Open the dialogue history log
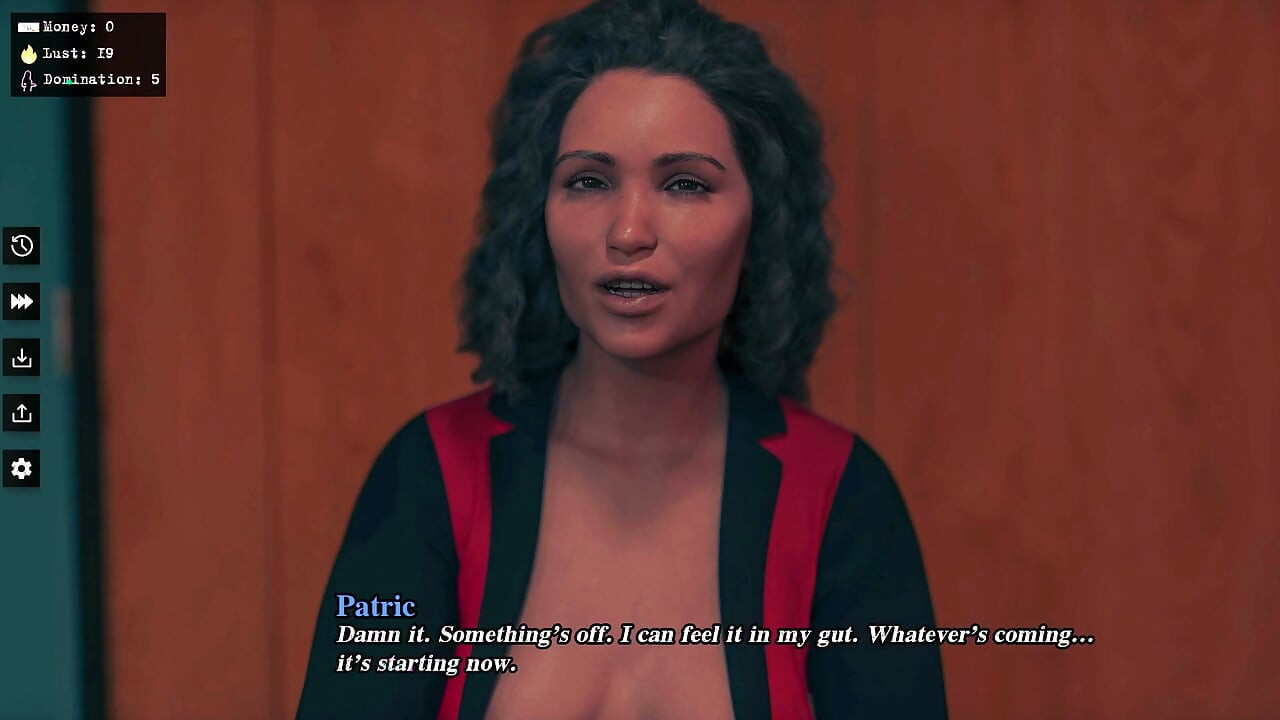The image size is (1280, 720). tap(21, 246)
